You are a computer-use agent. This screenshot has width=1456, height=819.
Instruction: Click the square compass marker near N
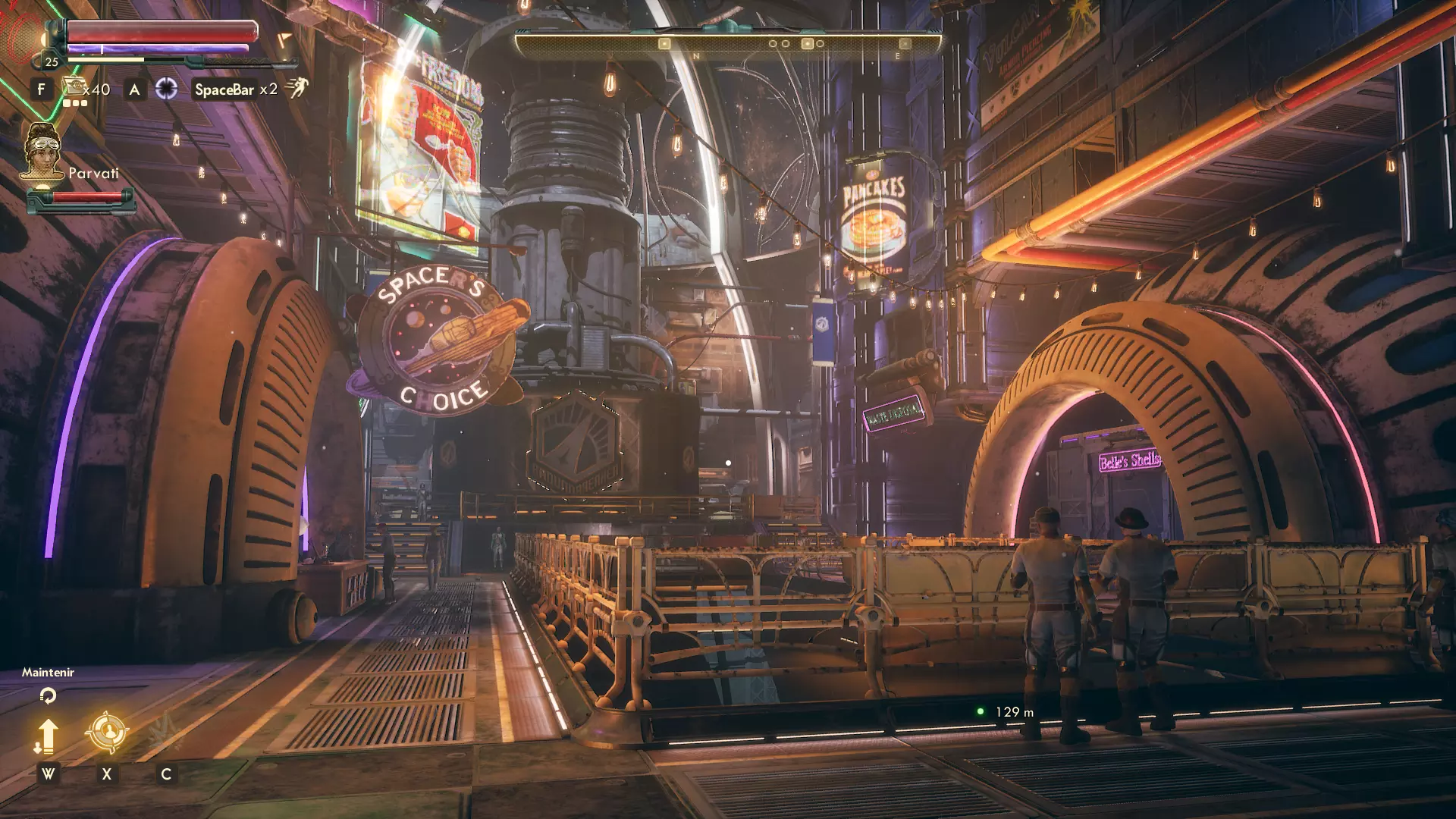664,44
